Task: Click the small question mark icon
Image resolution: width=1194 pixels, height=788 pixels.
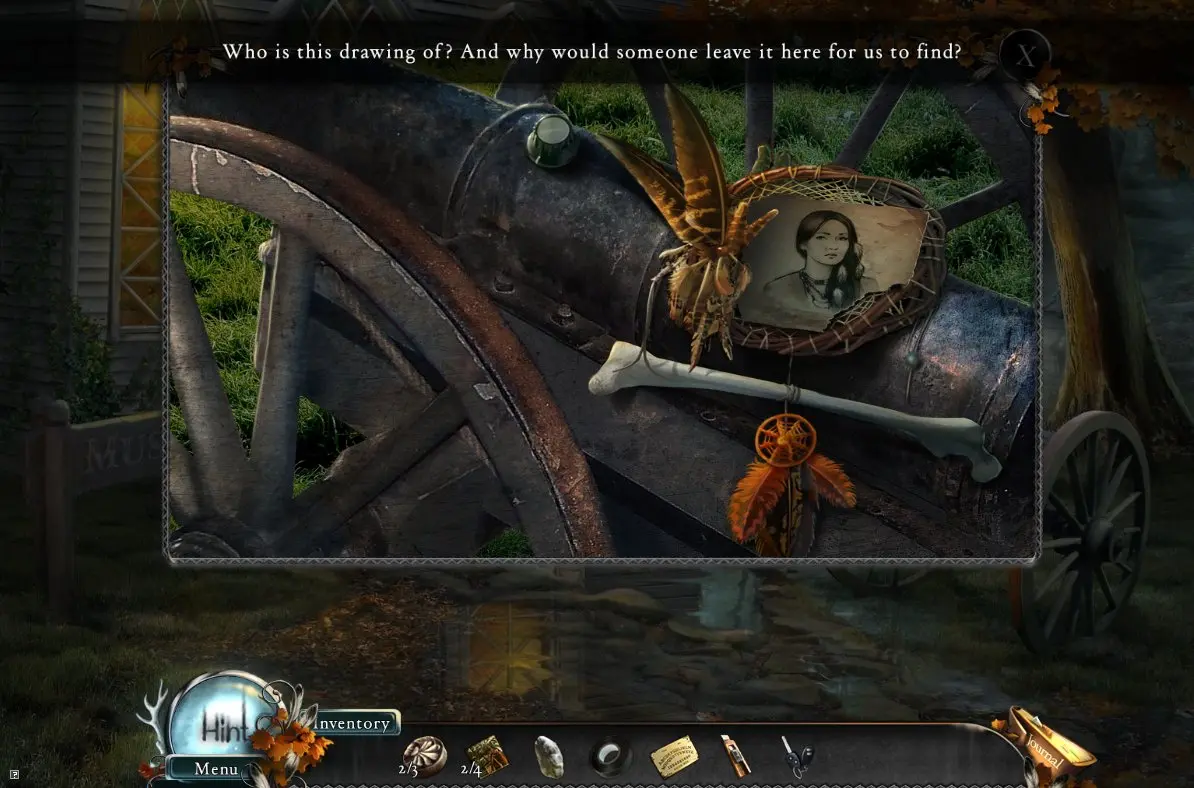Action: (14, 773)
